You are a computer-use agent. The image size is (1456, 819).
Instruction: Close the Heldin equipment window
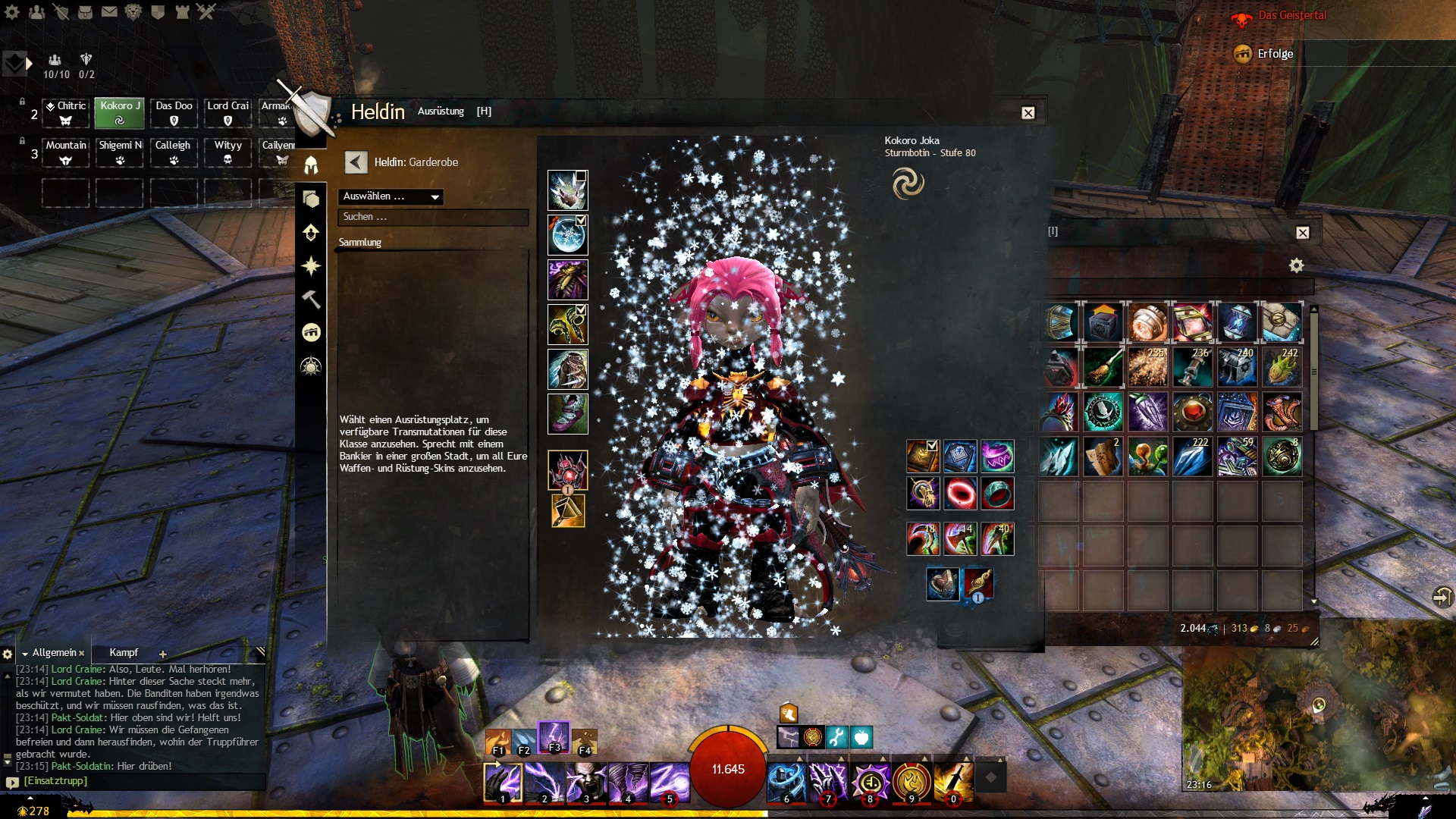click(1028, 113)
